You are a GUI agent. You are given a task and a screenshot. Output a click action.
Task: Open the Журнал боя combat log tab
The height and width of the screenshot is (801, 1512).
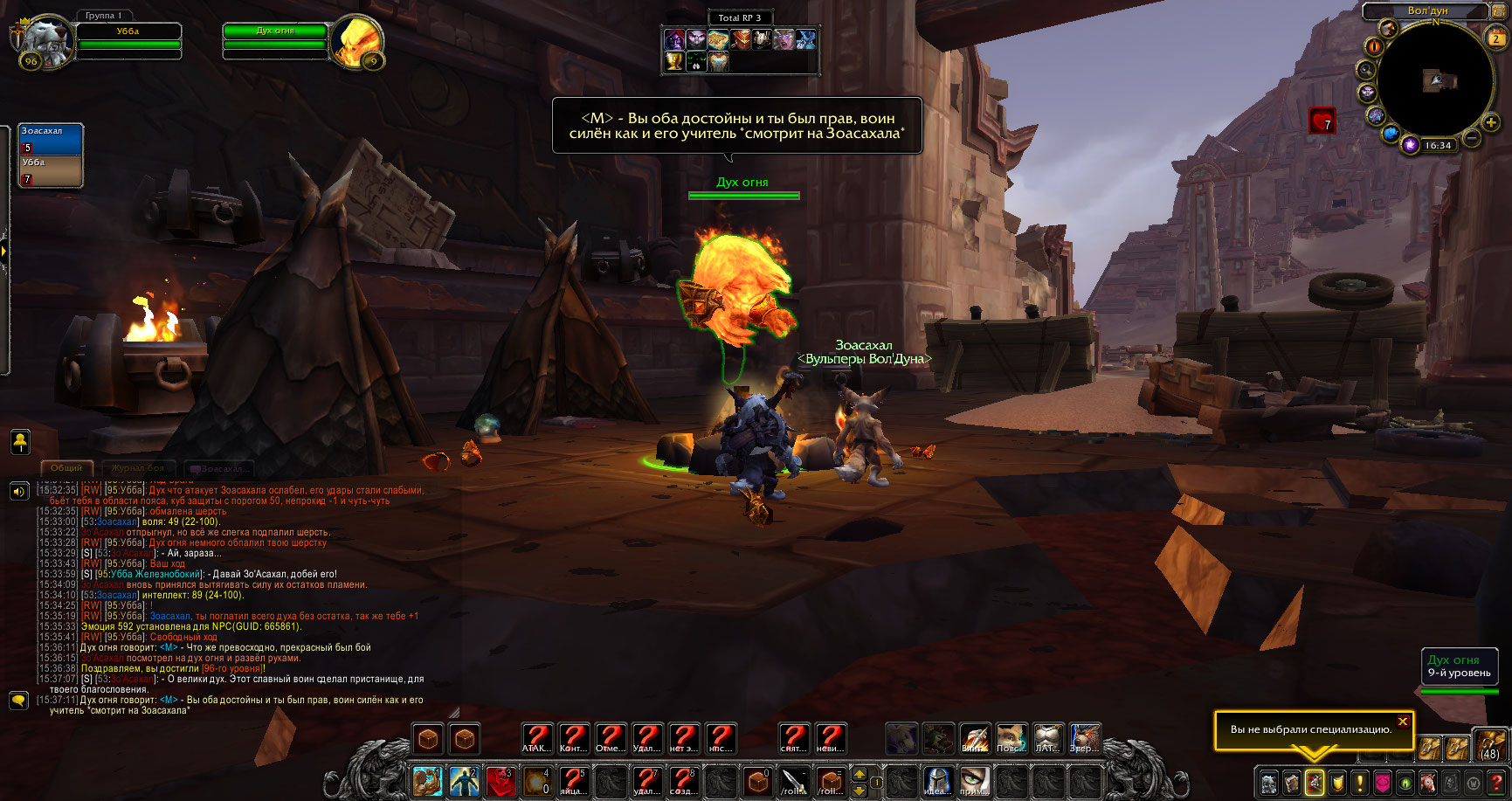coord(138,468)
